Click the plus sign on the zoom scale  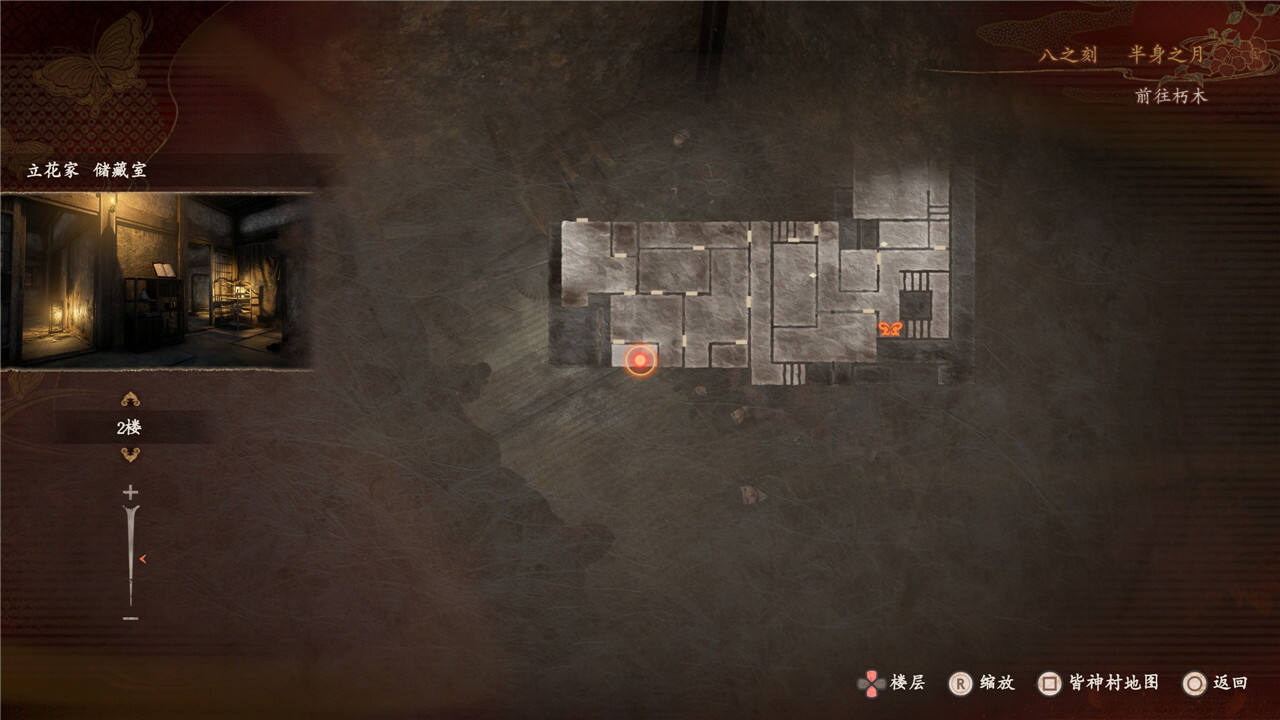click(x=130, y=492)
